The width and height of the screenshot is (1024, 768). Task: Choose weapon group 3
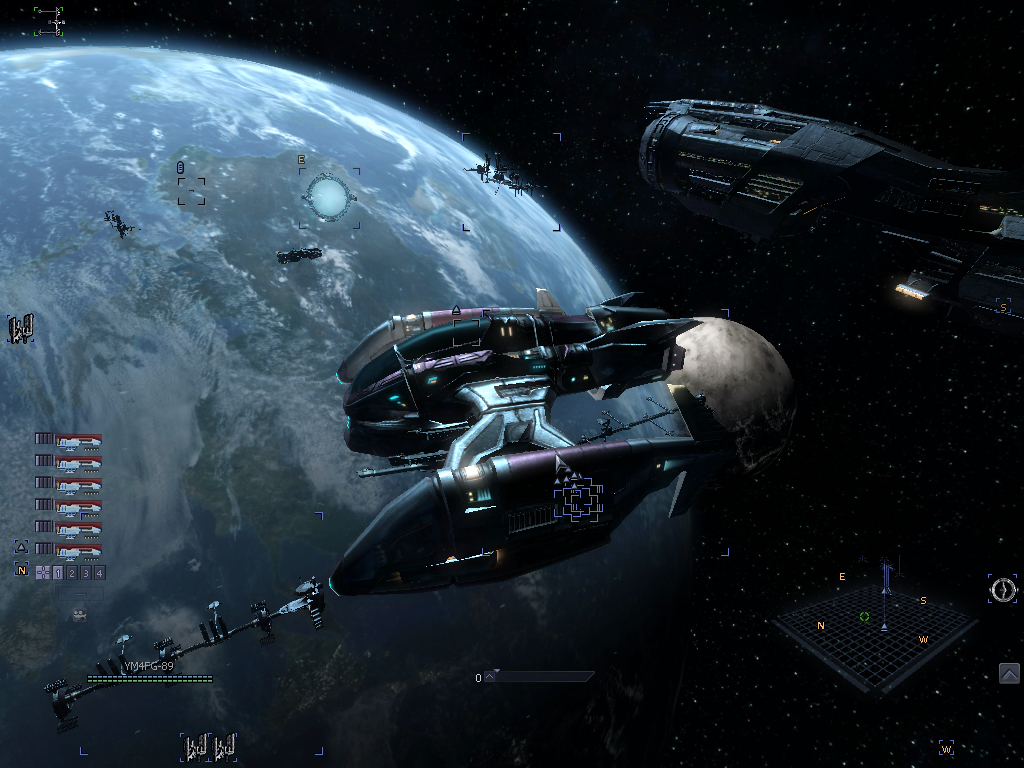click(86, 573)
